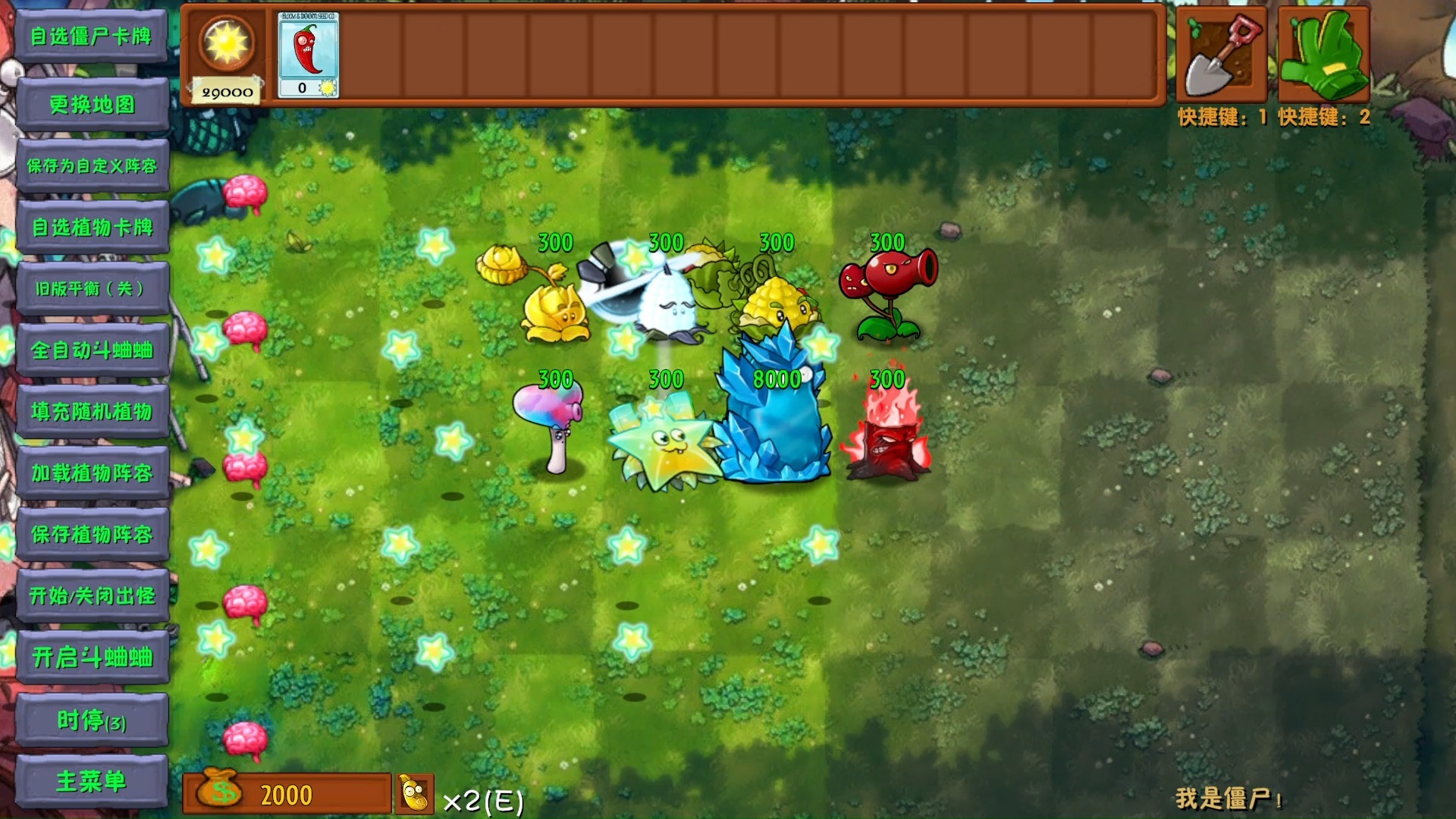Open 自选植物卡牌 plant card selector
Viewport: 1456px width, 819px height.
point(93,227)
